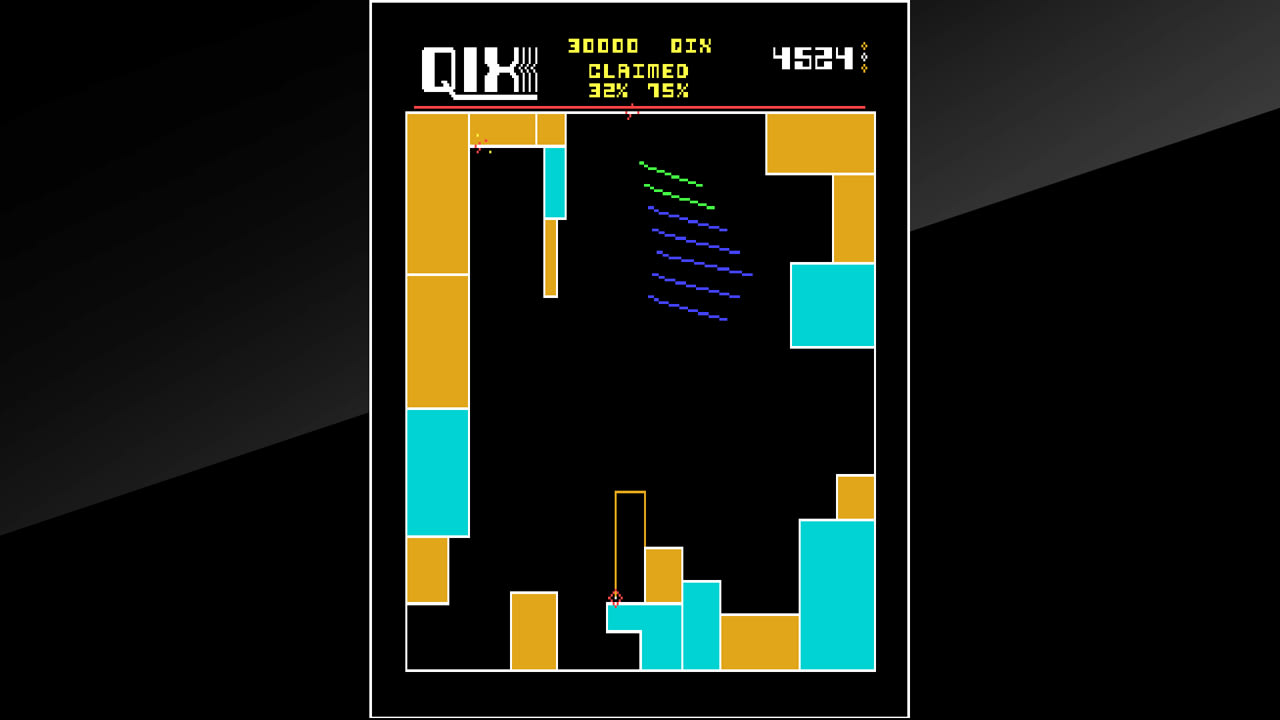Click the Sparx dot on the top border
This screenshot has height=720, width=1280.
point(630,113)
